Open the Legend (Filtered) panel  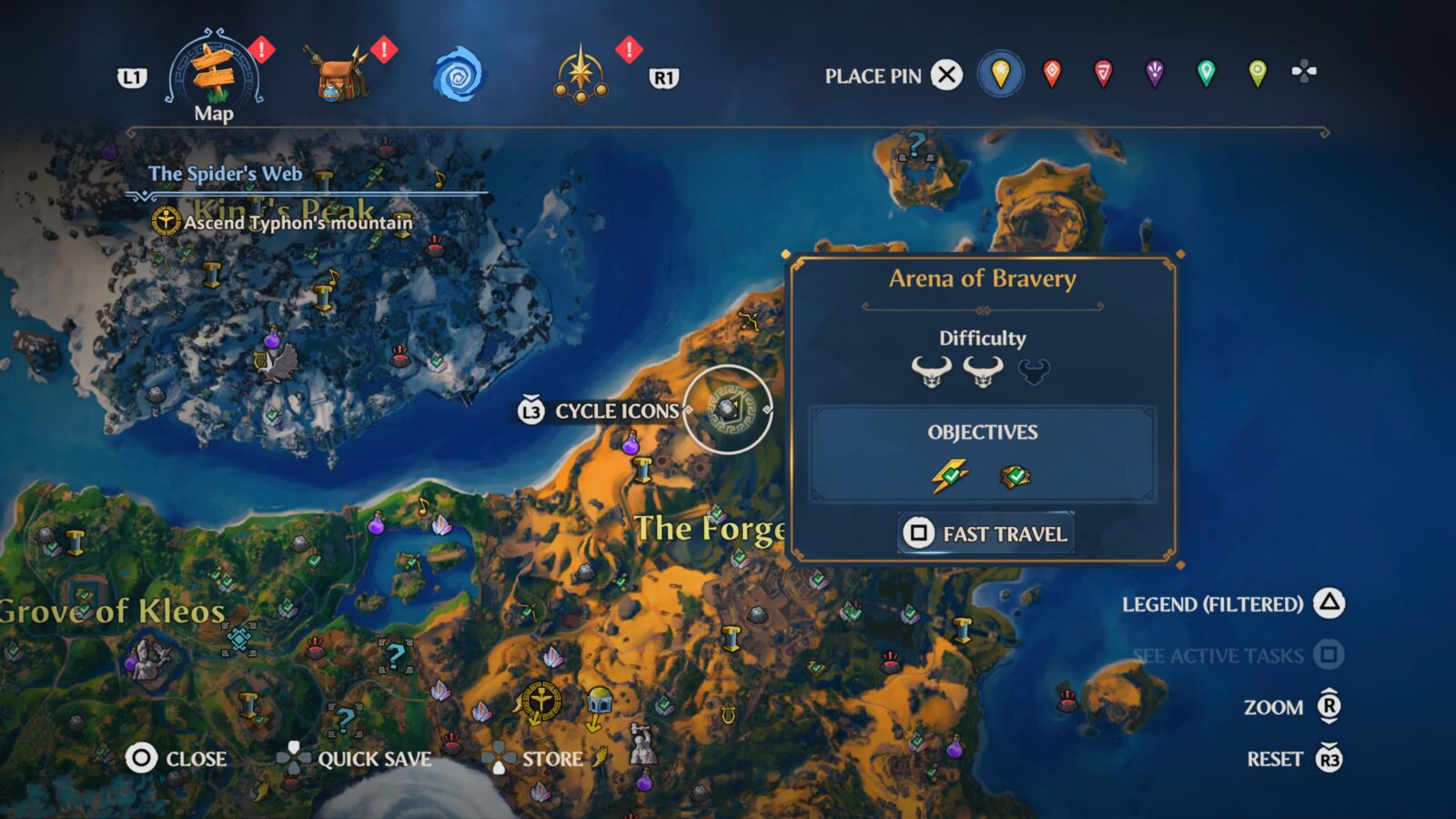click(1214, 602)
